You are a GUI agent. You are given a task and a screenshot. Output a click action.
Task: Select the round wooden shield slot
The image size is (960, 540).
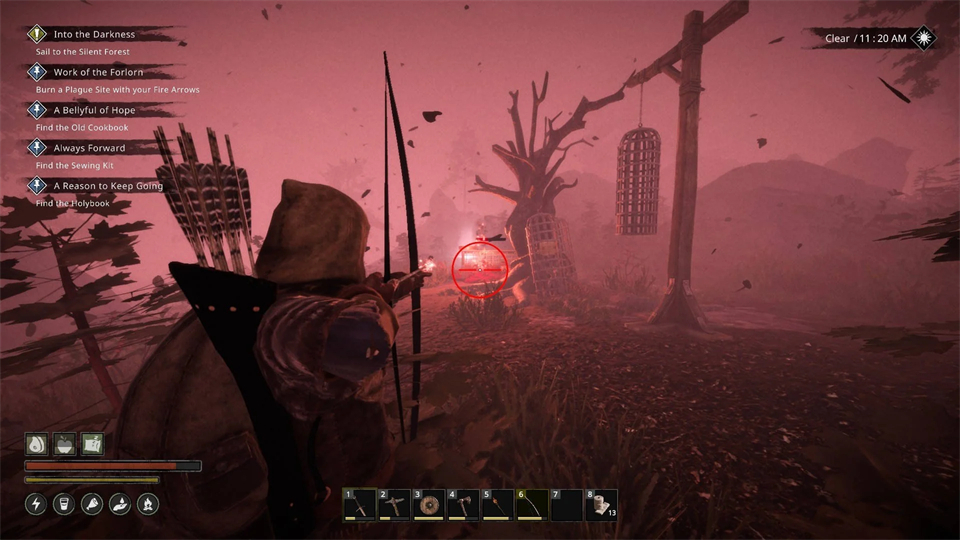click(x=429, y=505)
